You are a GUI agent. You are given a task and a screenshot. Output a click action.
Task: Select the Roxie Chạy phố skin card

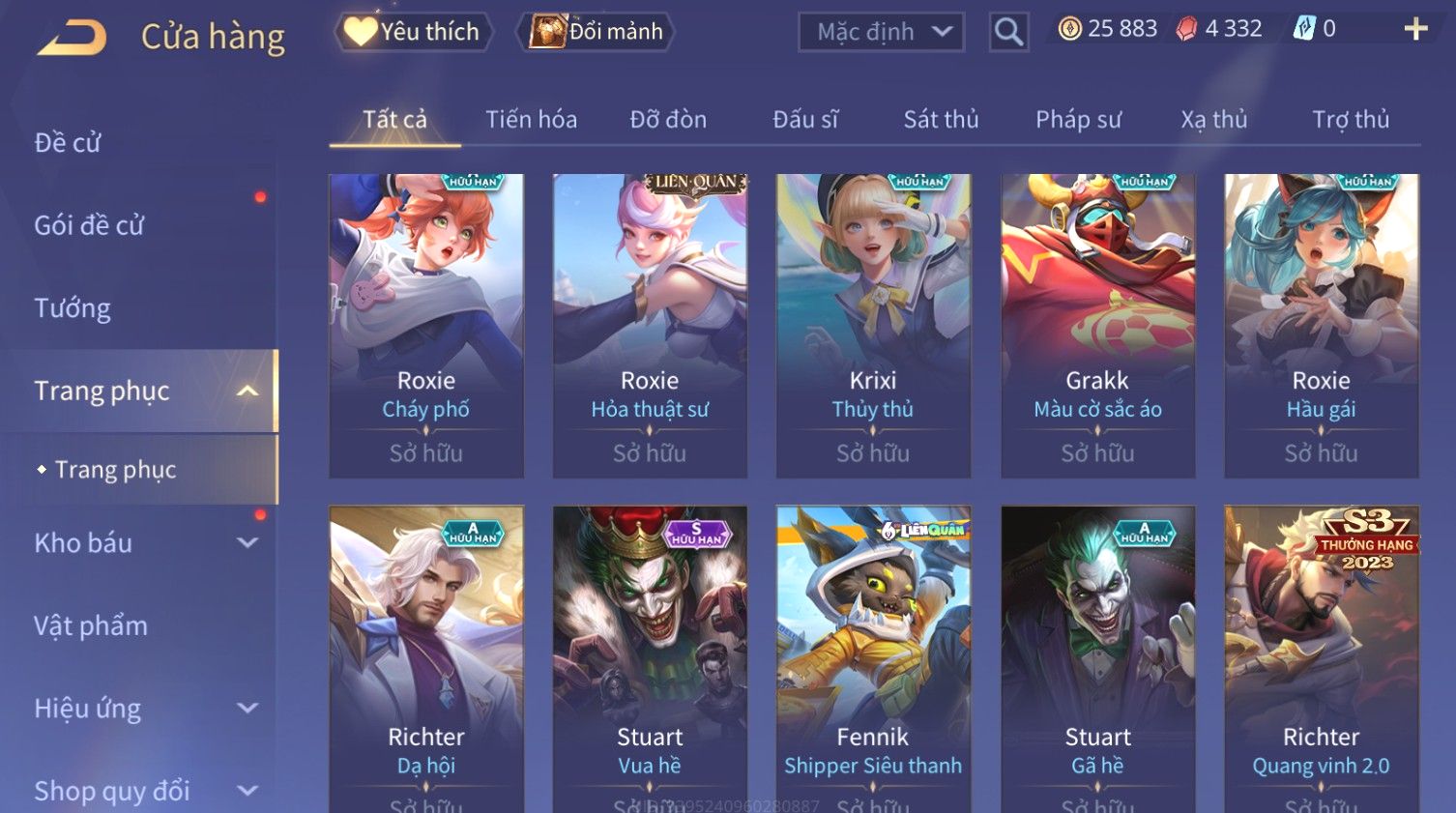coord(426,326)
